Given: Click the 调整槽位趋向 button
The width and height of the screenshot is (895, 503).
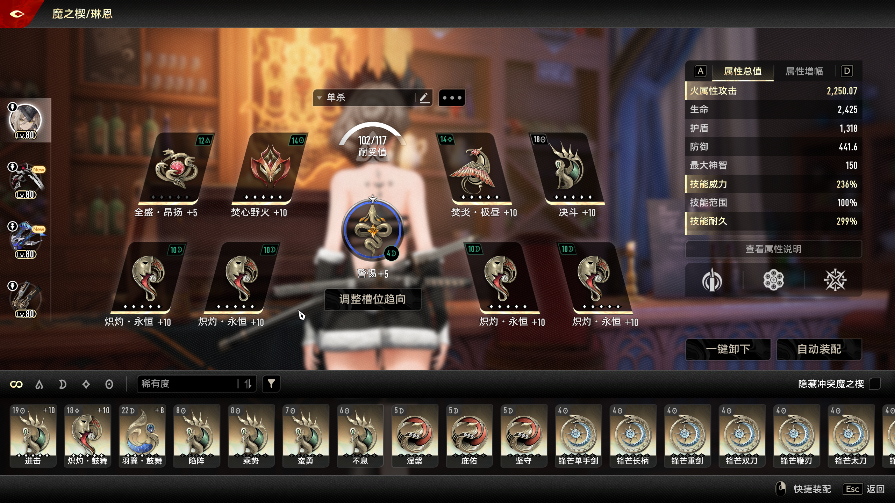Looking at the screenshot, I should pyautogui.click(x=372, y=298).
